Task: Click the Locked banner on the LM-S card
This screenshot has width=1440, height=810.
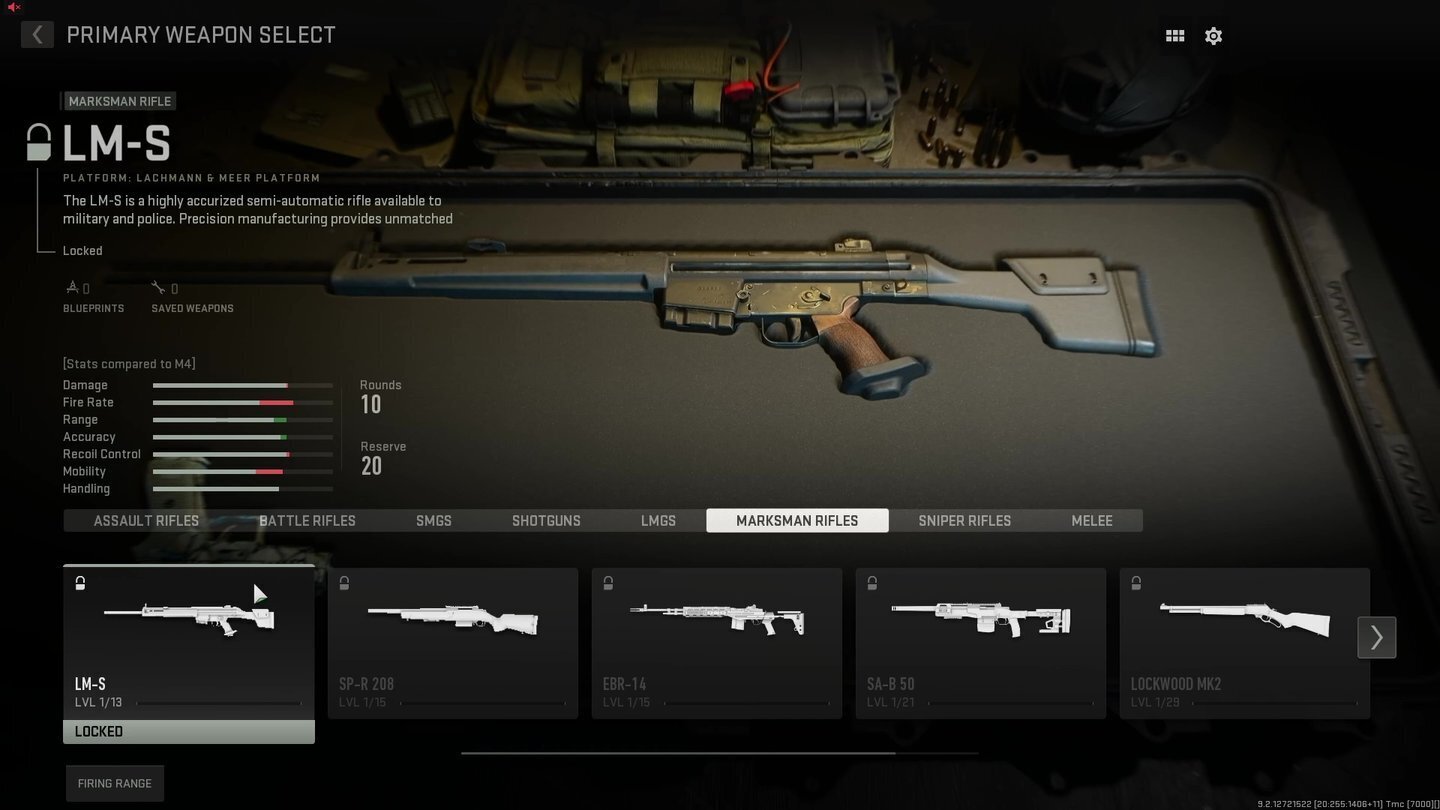Action: pos(188,731)
